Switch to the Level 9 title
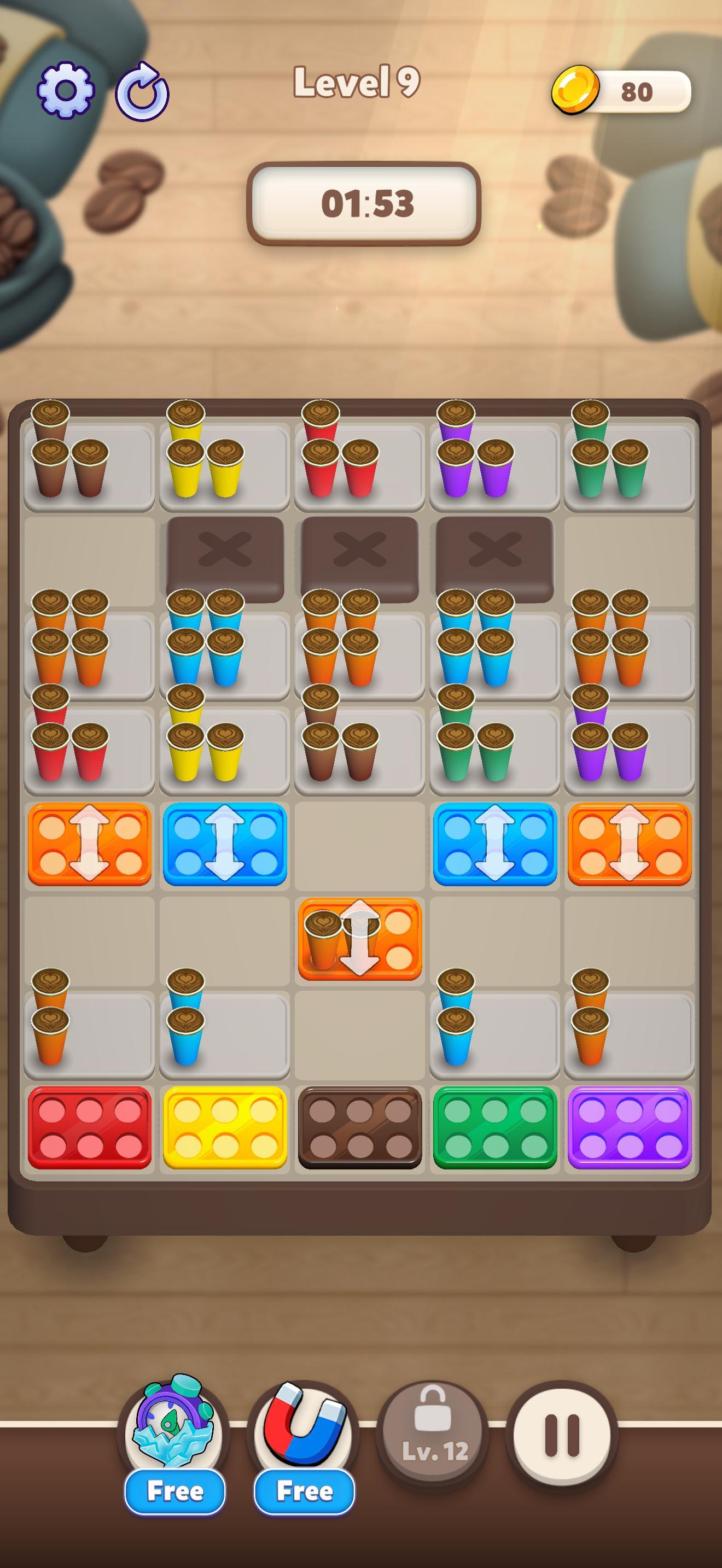The width and height of the screenshot is (722, 1568). [x=357, y=85]
